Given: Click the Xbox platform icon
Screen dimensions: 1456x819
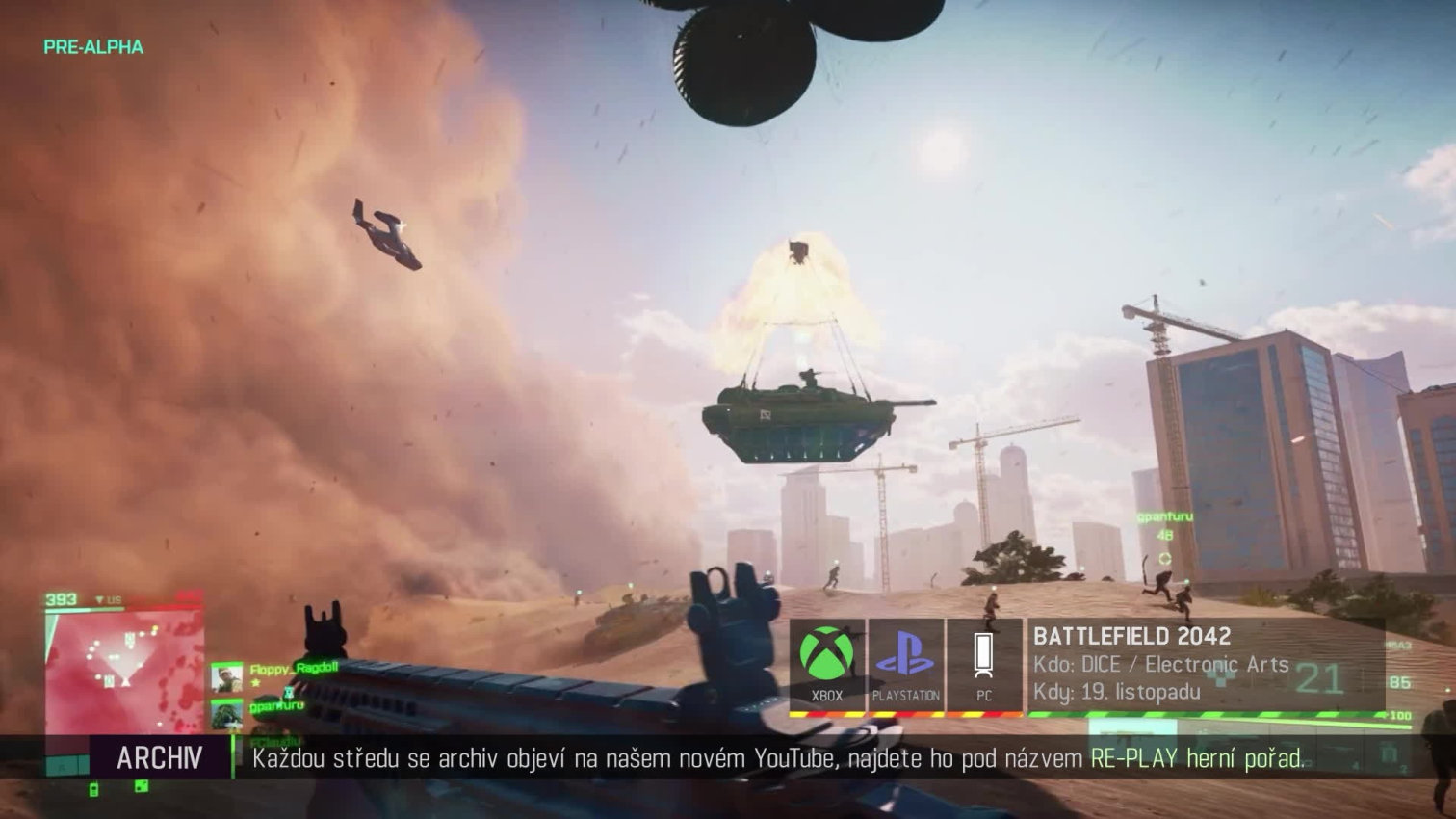Looking at the screenshot, I should point(826,655).
